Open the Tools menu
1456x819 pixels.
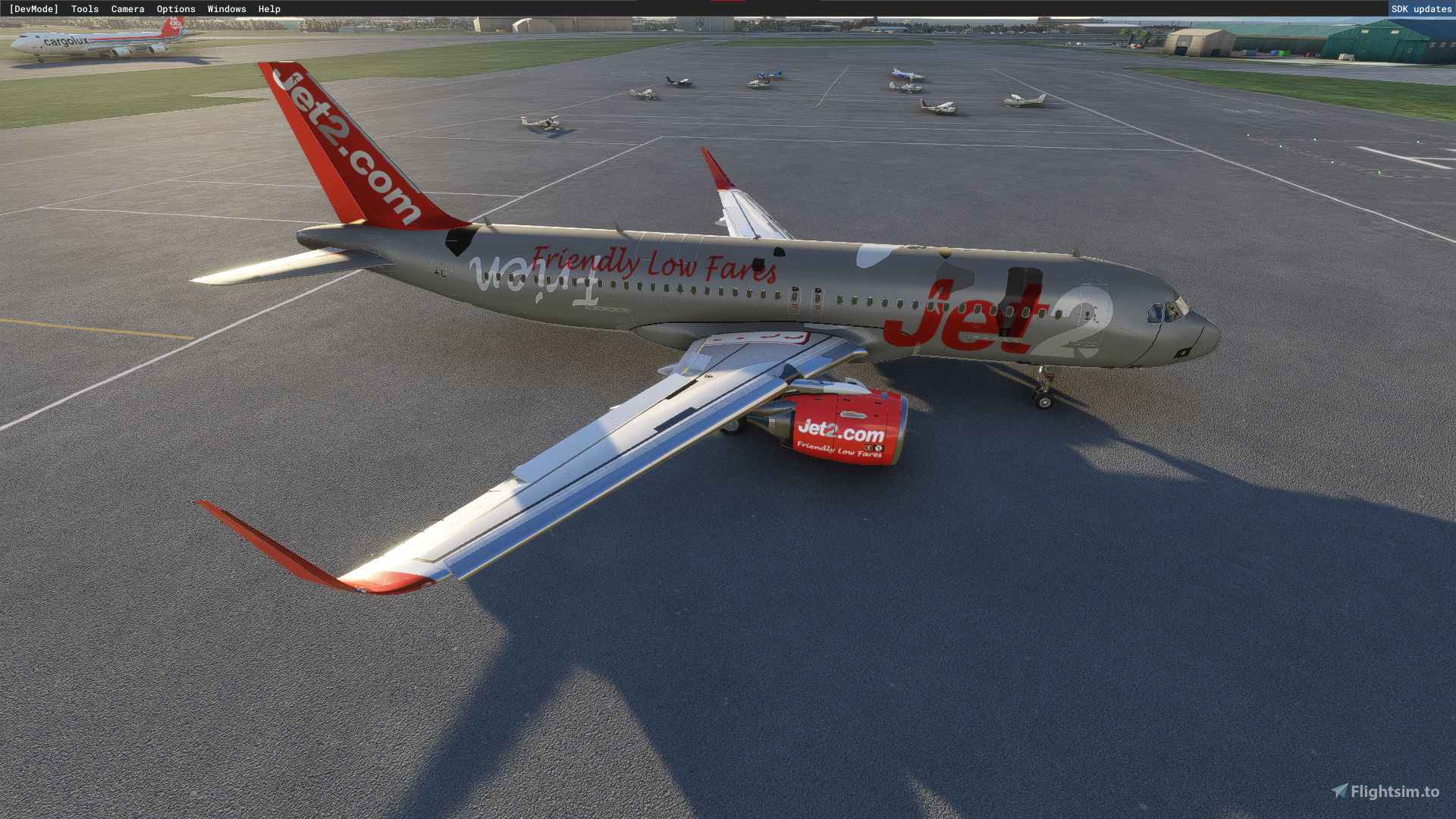pos(83,8)
